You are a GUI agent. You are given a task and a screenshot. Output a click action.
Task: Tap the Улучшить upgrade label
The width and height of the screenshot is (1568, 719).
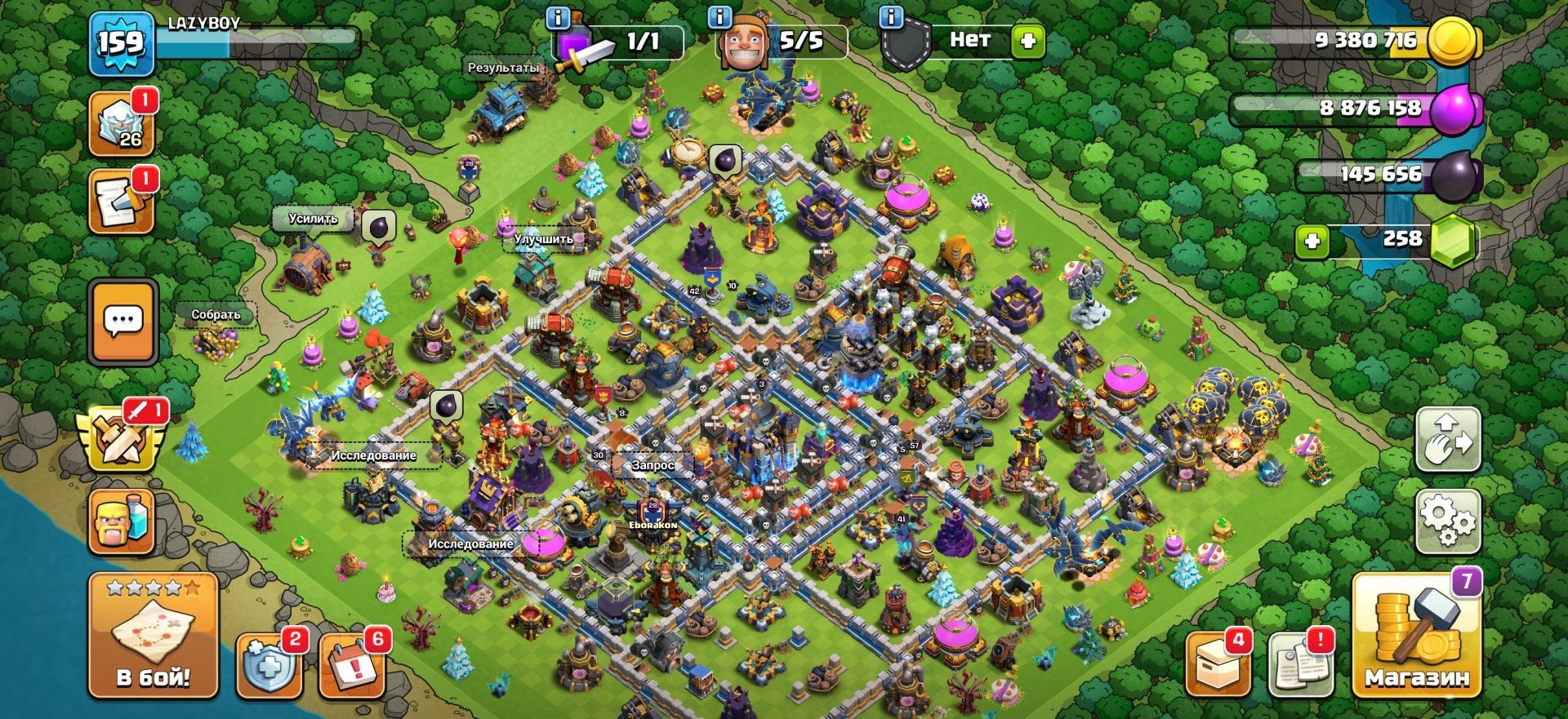click(x=543, y=239)
